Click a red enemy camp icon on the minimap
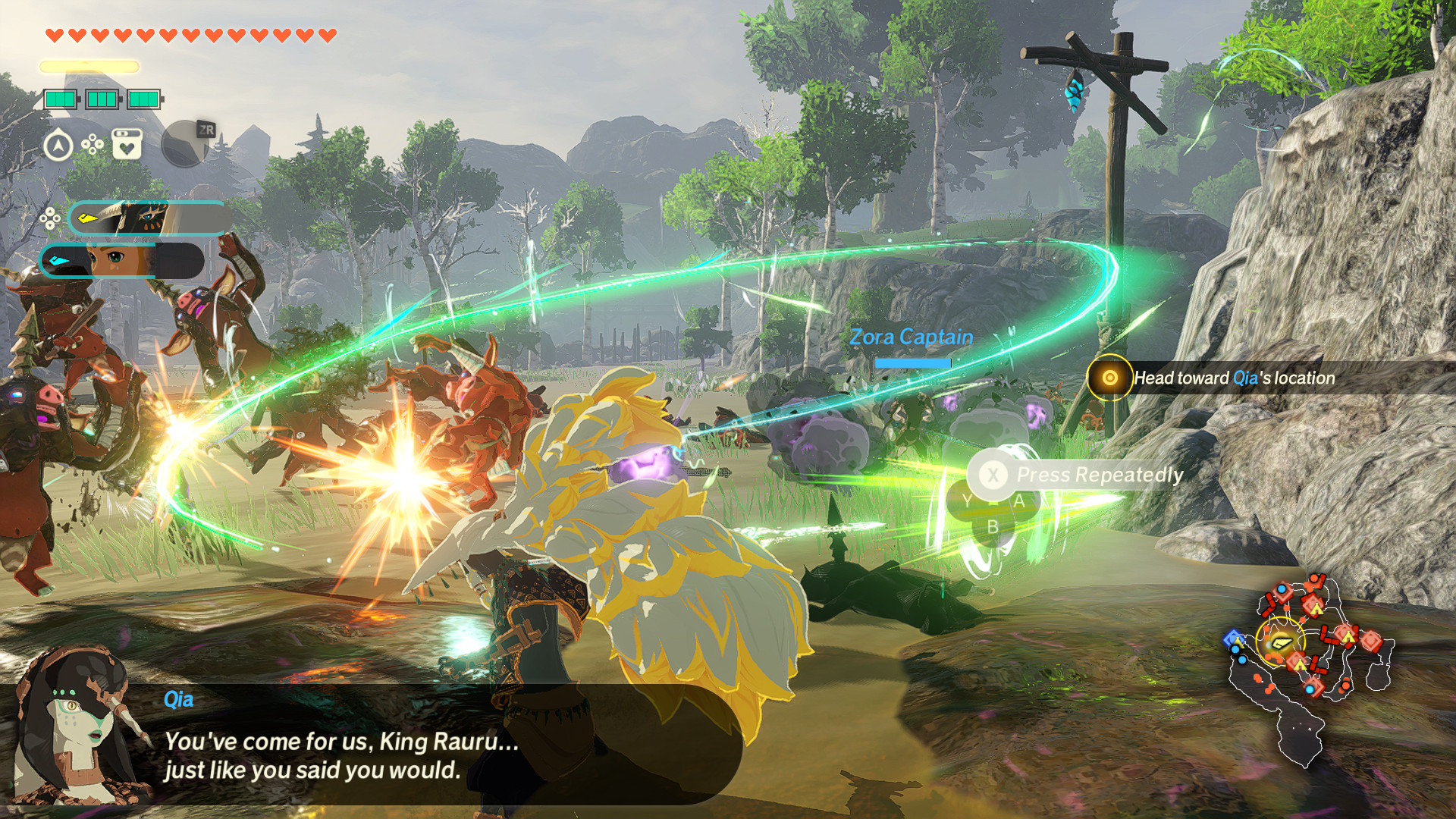 (1313, 607)
